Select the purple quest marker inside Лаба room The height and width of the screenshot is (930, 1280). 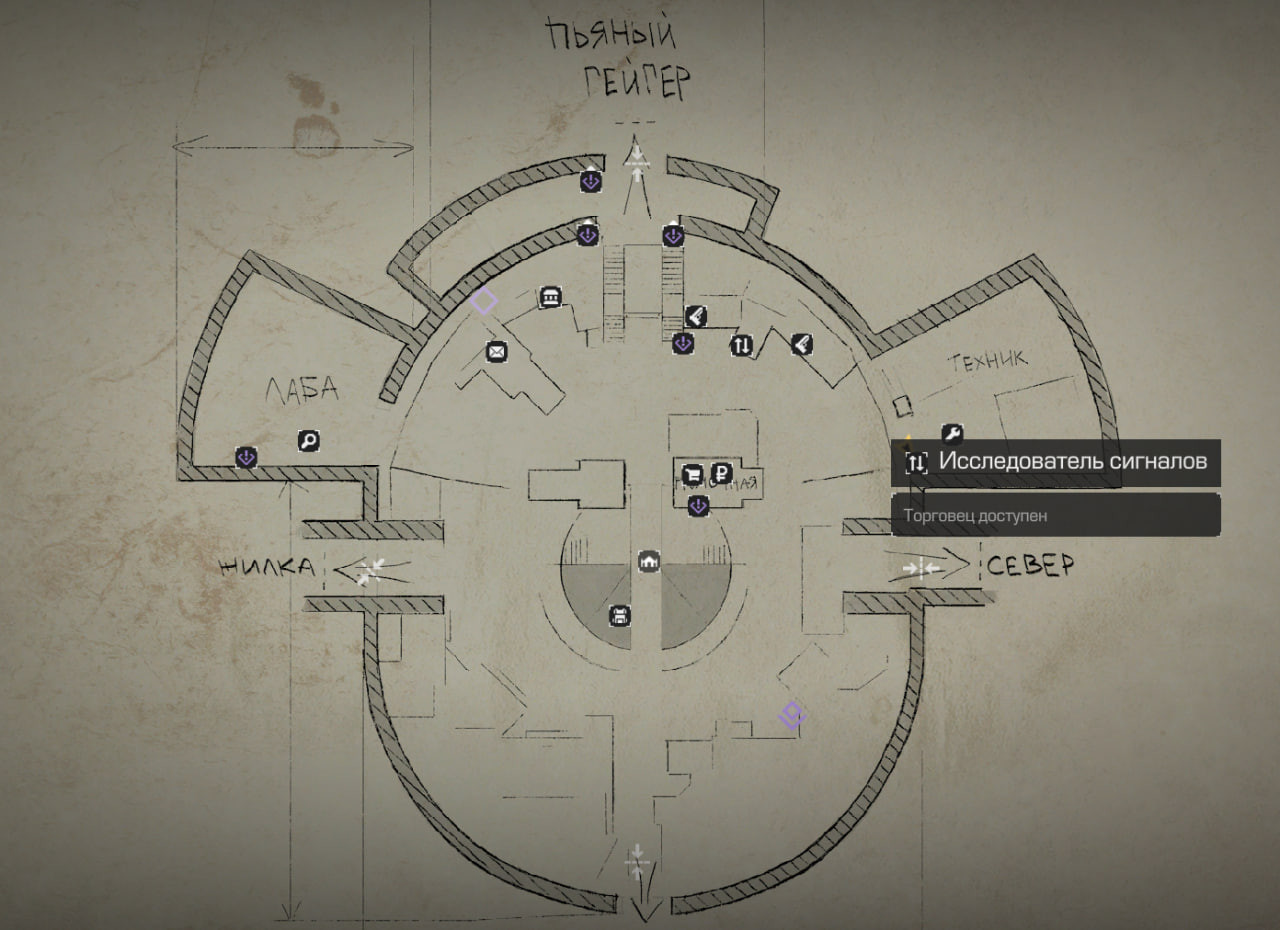coord(247,457)
